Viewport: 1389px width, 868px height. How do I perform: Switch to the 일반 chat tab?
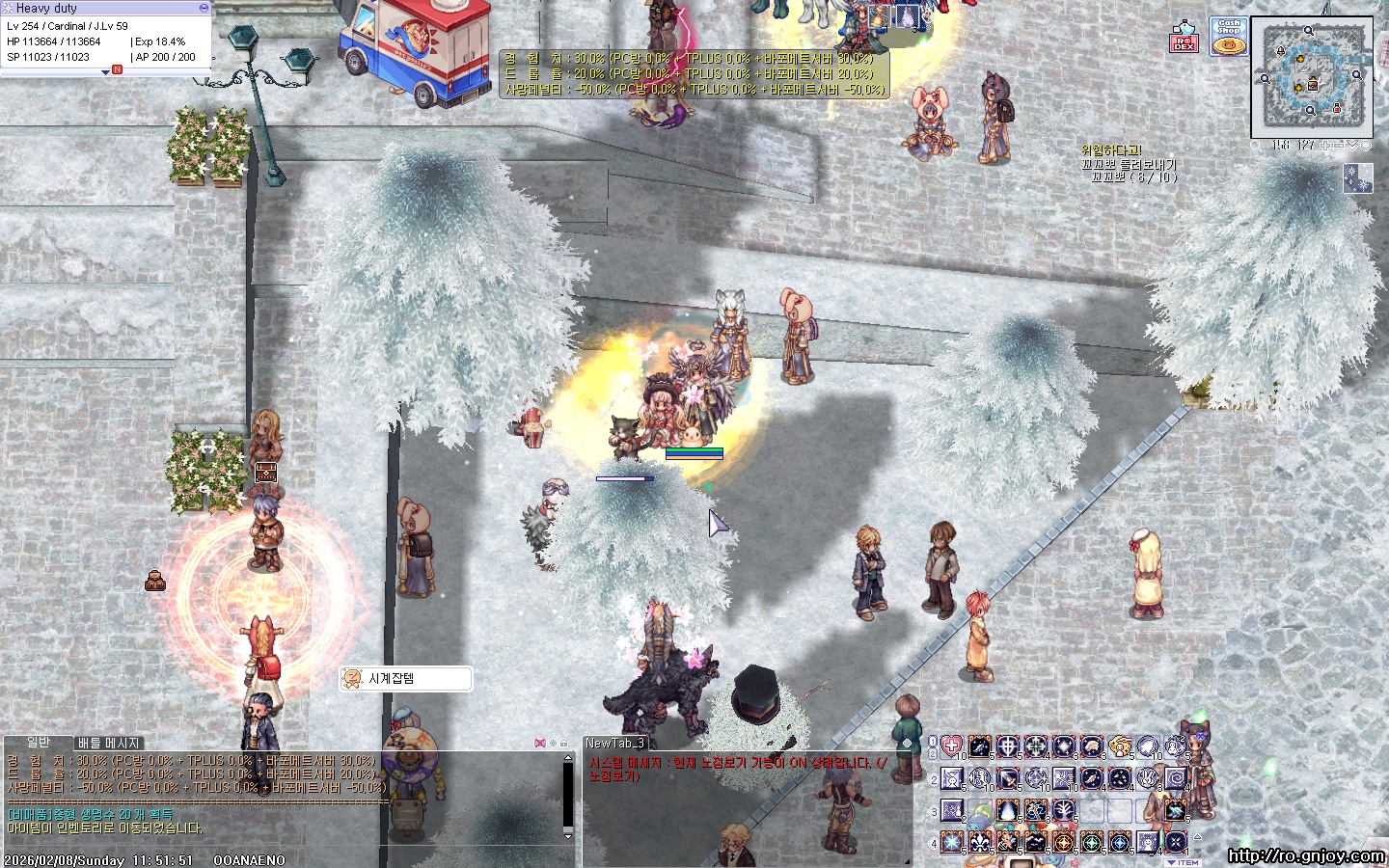coord(39,742)
